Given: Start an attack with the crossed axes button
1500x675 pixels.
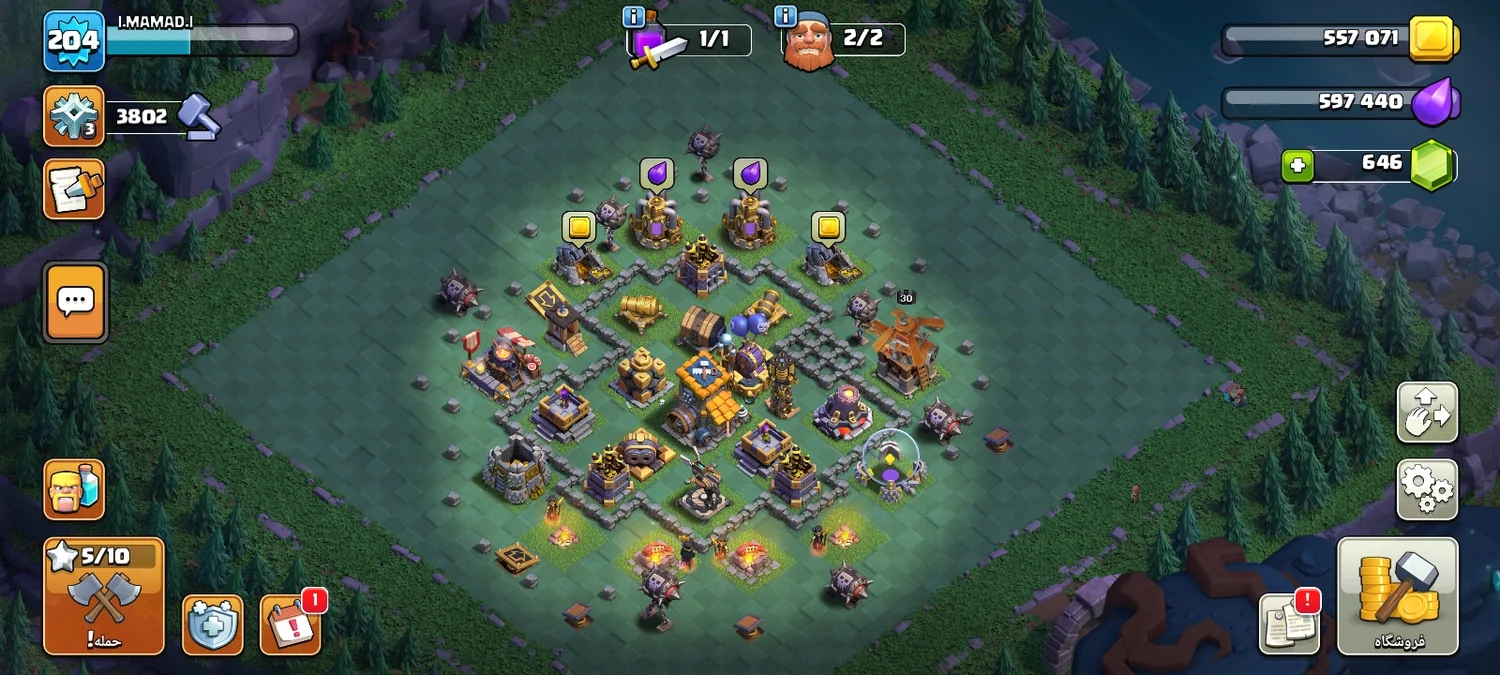Looking at the screenshot, I should click(104, 596).
